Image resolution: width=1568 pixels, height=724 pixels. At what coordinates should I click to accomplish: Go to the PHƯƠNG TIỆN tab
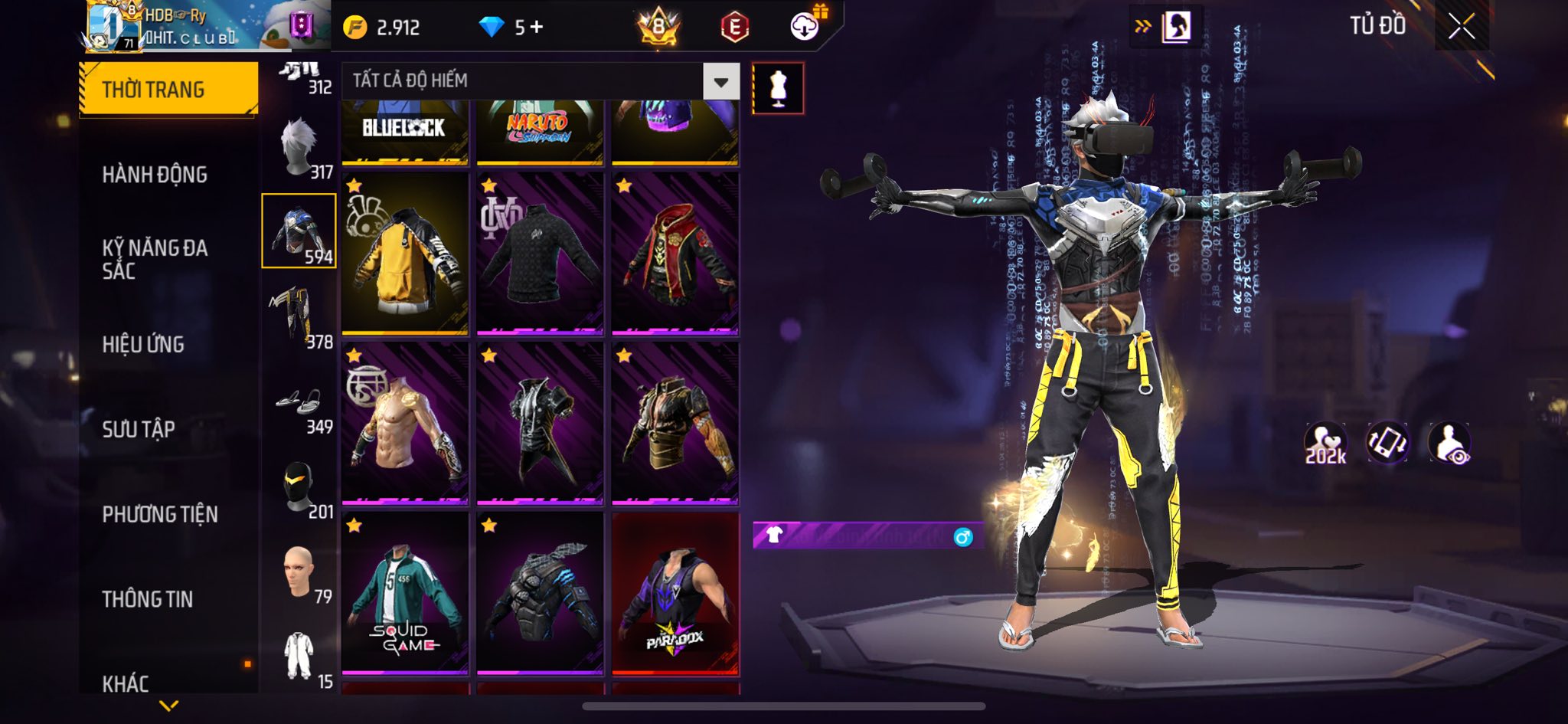click(x=160, y=514)
